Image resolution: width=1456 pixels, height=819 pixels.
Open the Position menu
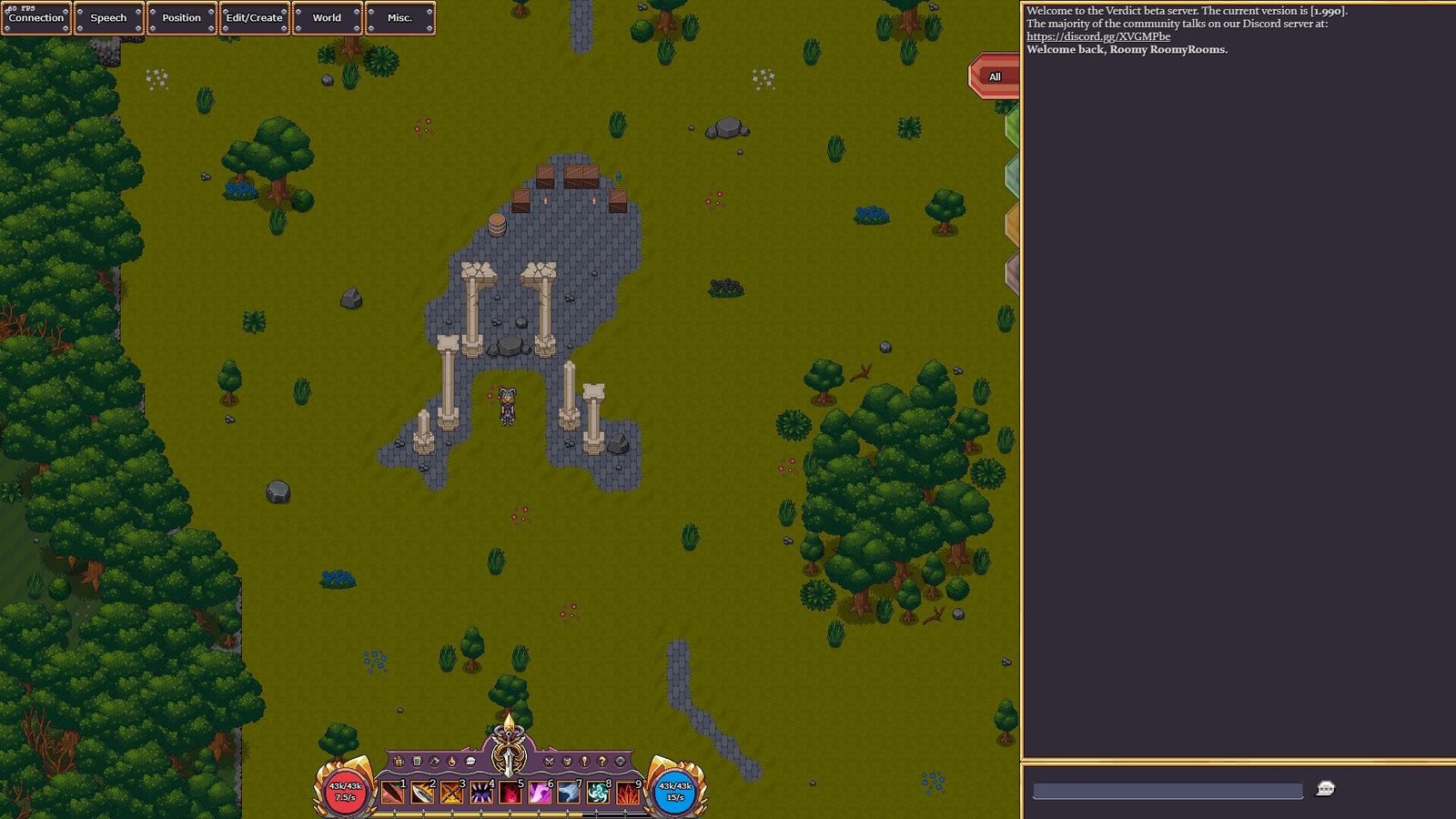pyautogui.click(x=181, y=18)
